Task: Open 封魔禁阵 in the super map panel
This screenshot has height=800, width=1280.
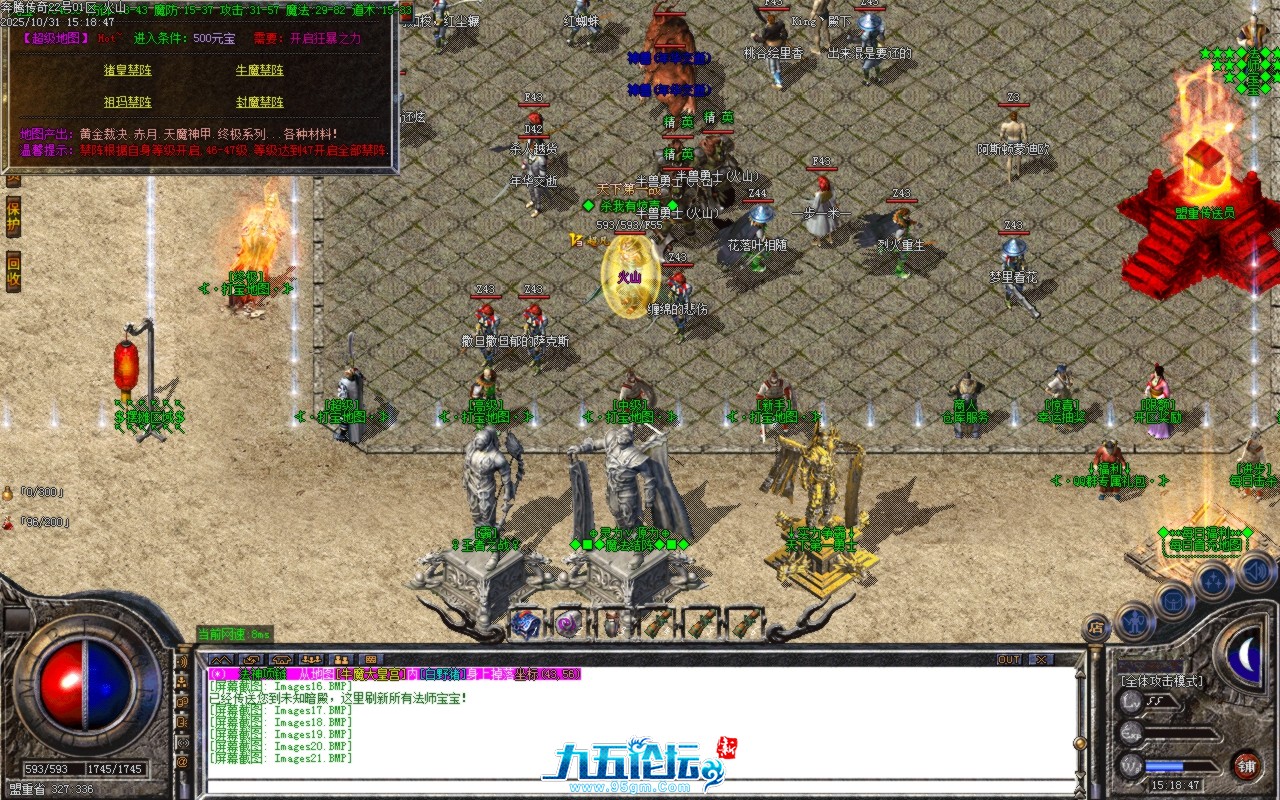Action: (x=259, y=103)
